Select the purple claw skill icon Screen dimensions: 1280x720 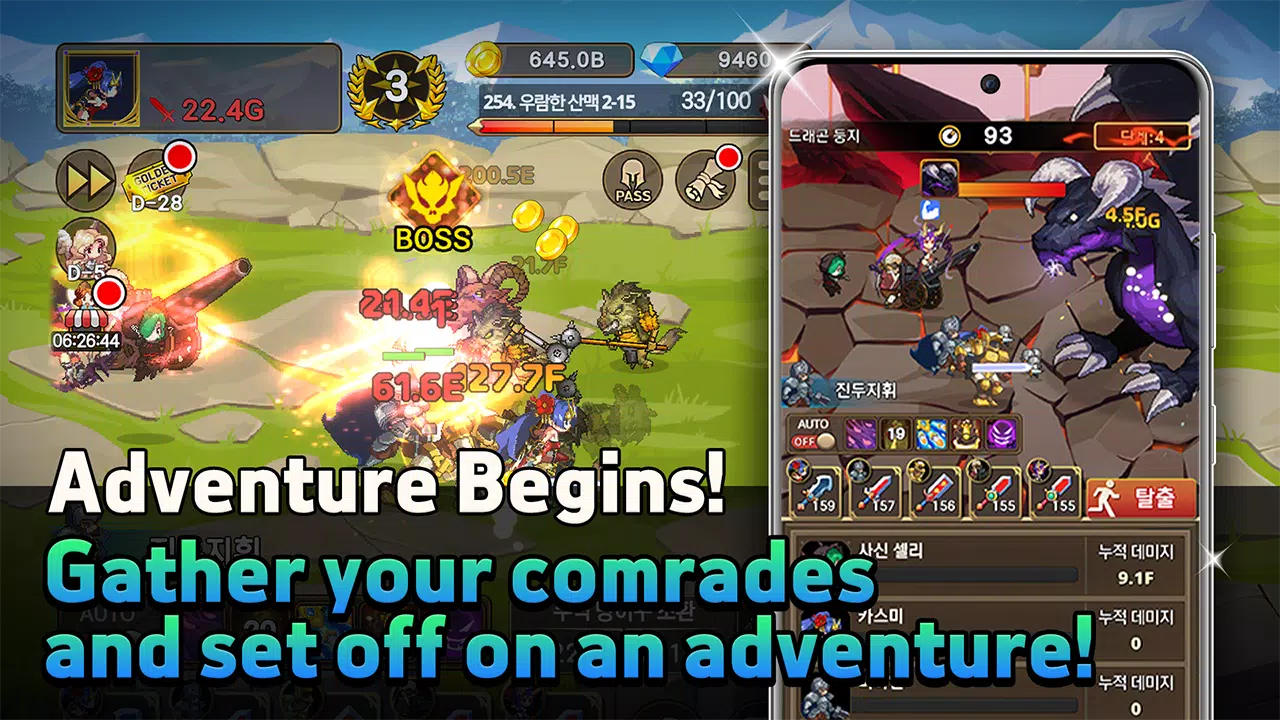860,432
